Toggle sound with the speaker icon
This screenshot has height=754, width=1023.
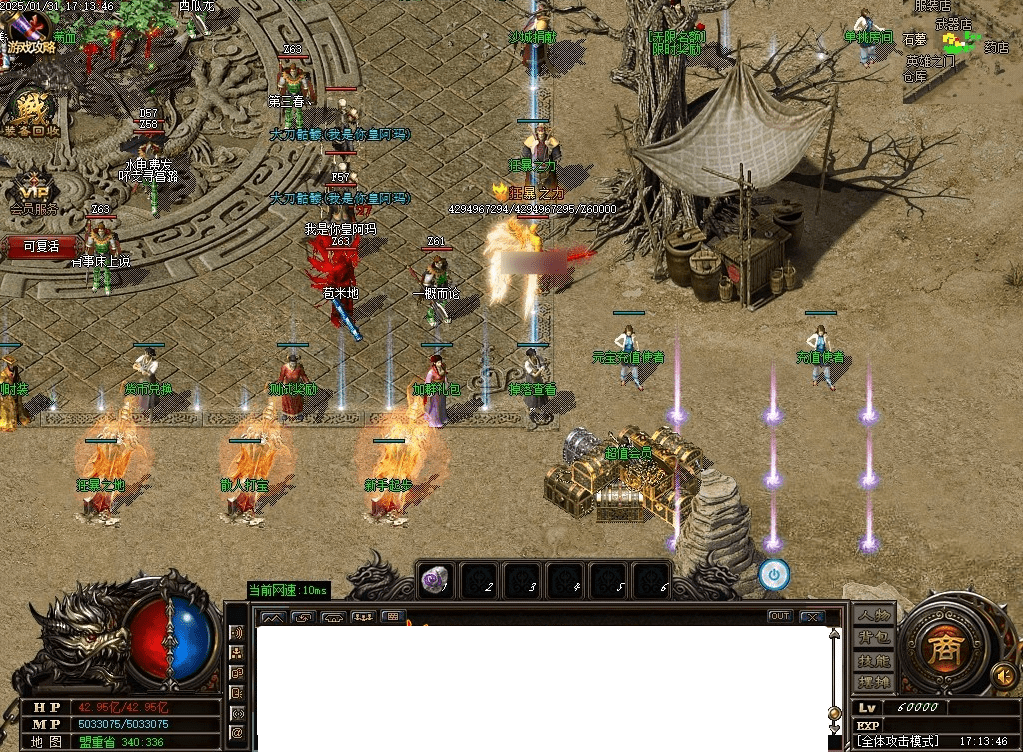[x=1003, y=677]
